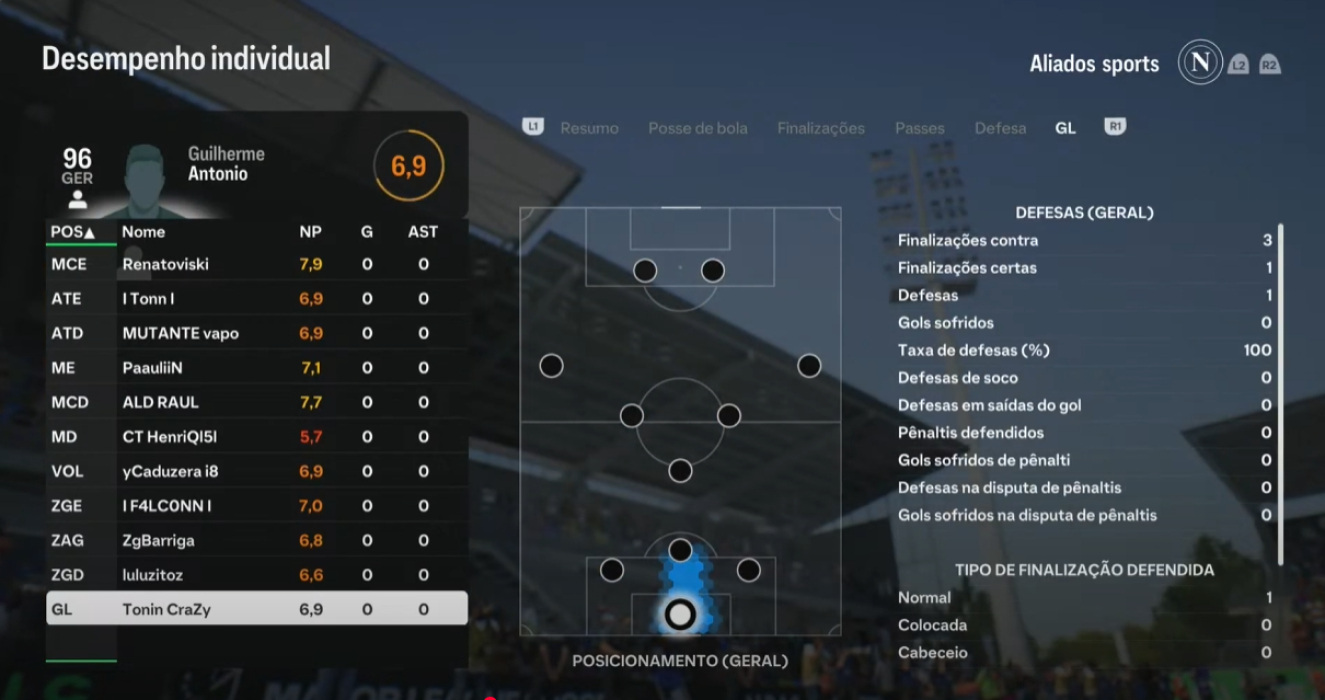This screenshot has height=700, width=1325.
Task: Switch to the Resumo tab
Action: pyautogui.click(x=589, y=128)
